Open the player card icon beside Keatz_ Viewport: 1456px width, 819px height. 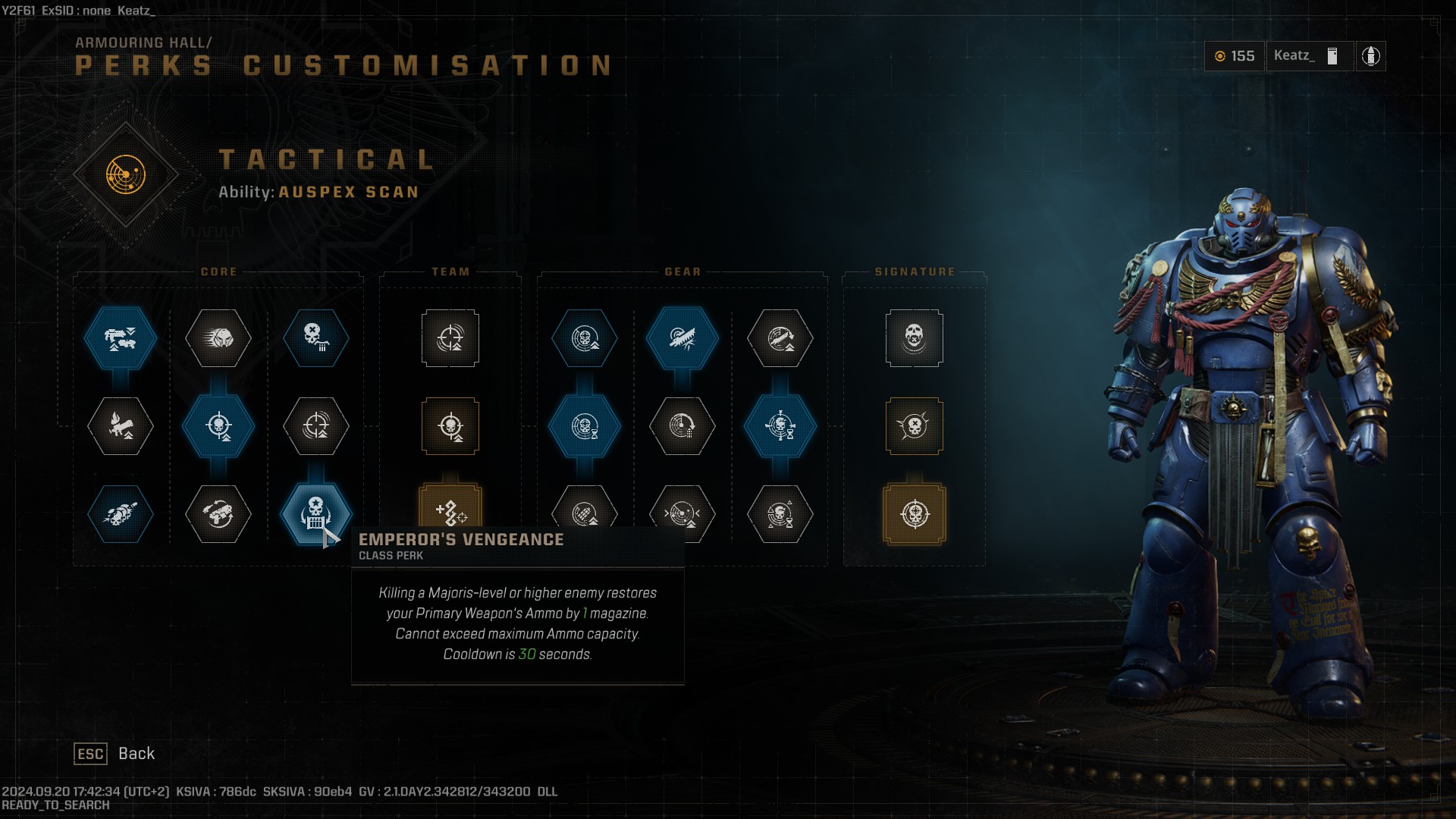point(1331,56)
